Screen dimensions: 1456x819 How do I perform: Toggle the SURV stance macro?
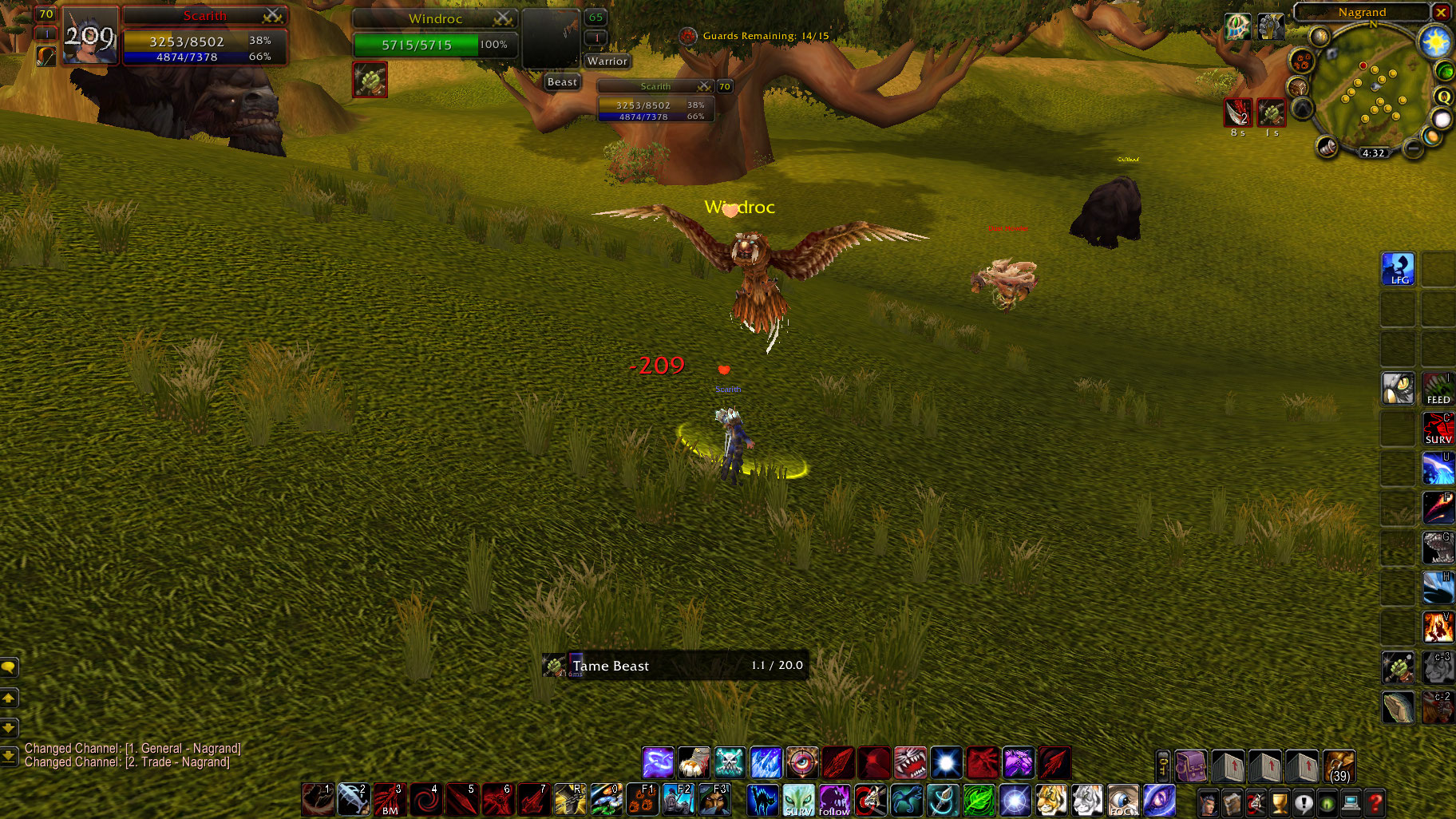click(x=799, y=801)
